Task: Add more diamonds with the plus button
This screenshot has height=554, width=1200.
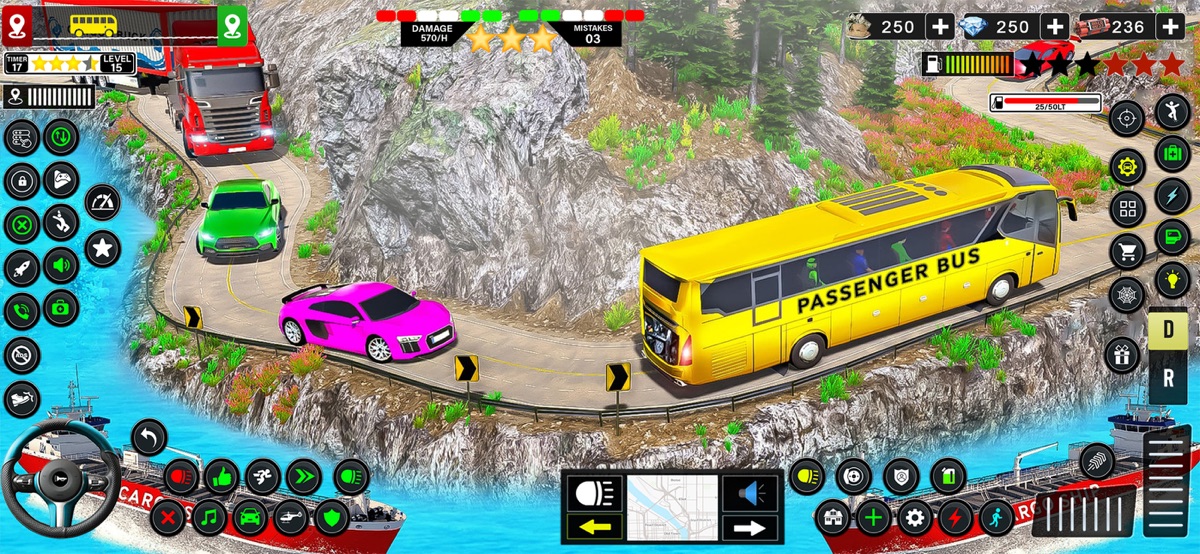Action: [1055, 27]
